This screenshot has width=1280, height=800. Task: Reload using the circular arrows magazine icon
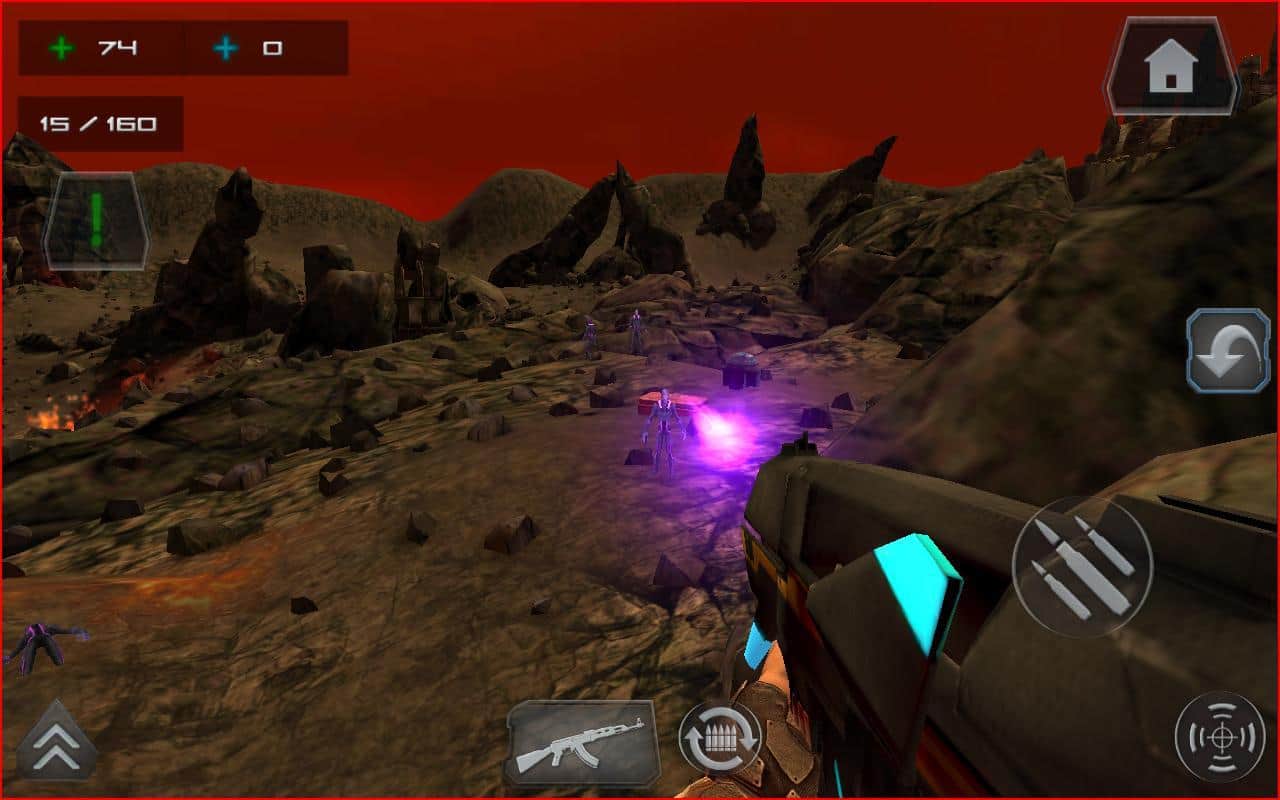coord(720,740)
